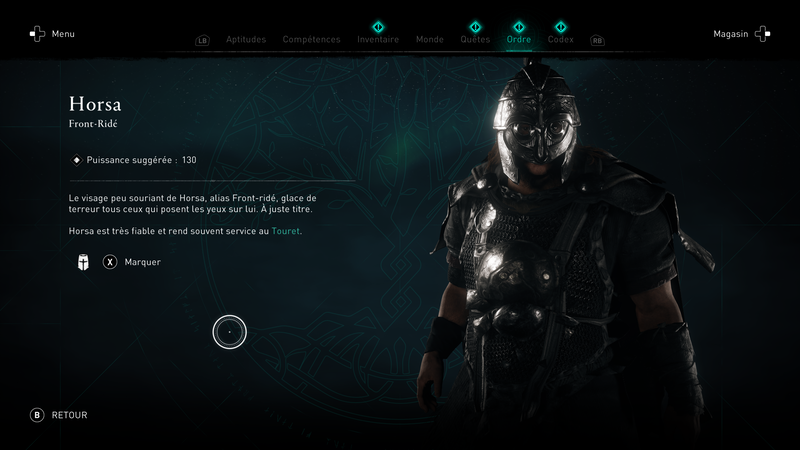Choose the Ordre tab
The width and height of the screenshot is (800, 450).
coord(519,40)
